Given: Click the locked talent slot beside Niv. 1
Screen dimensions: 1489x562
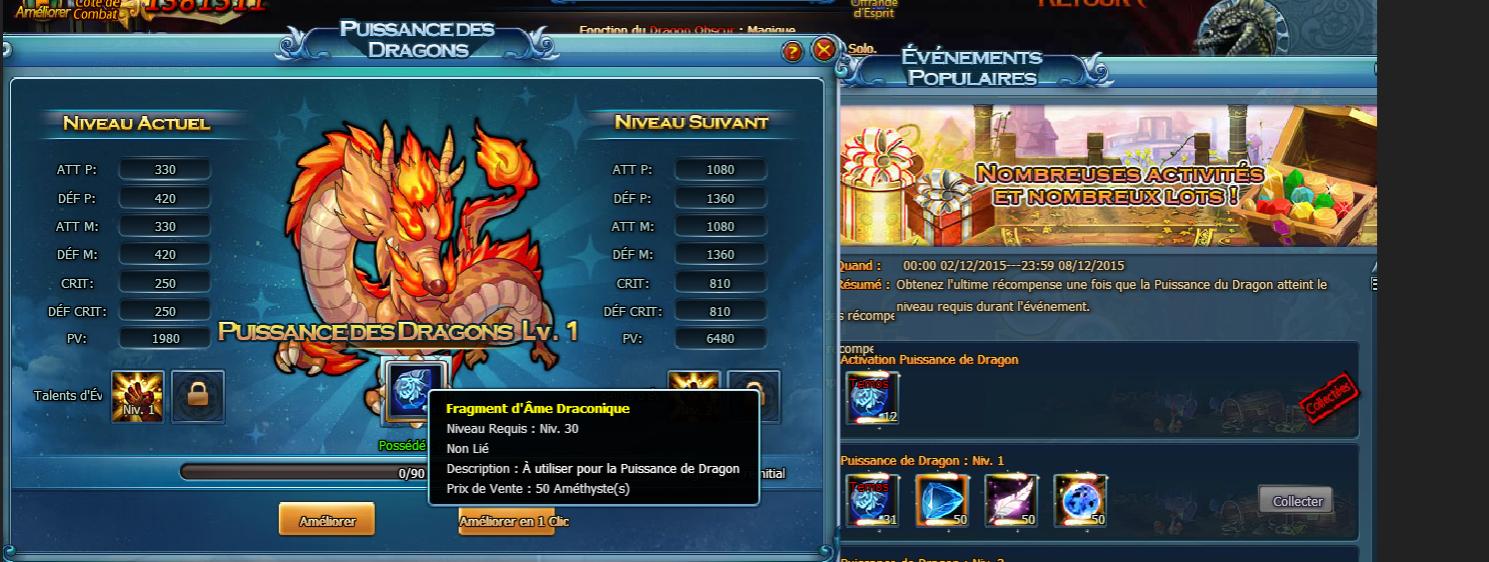Looking at the screenshot, I should click(x=197, y=396).
